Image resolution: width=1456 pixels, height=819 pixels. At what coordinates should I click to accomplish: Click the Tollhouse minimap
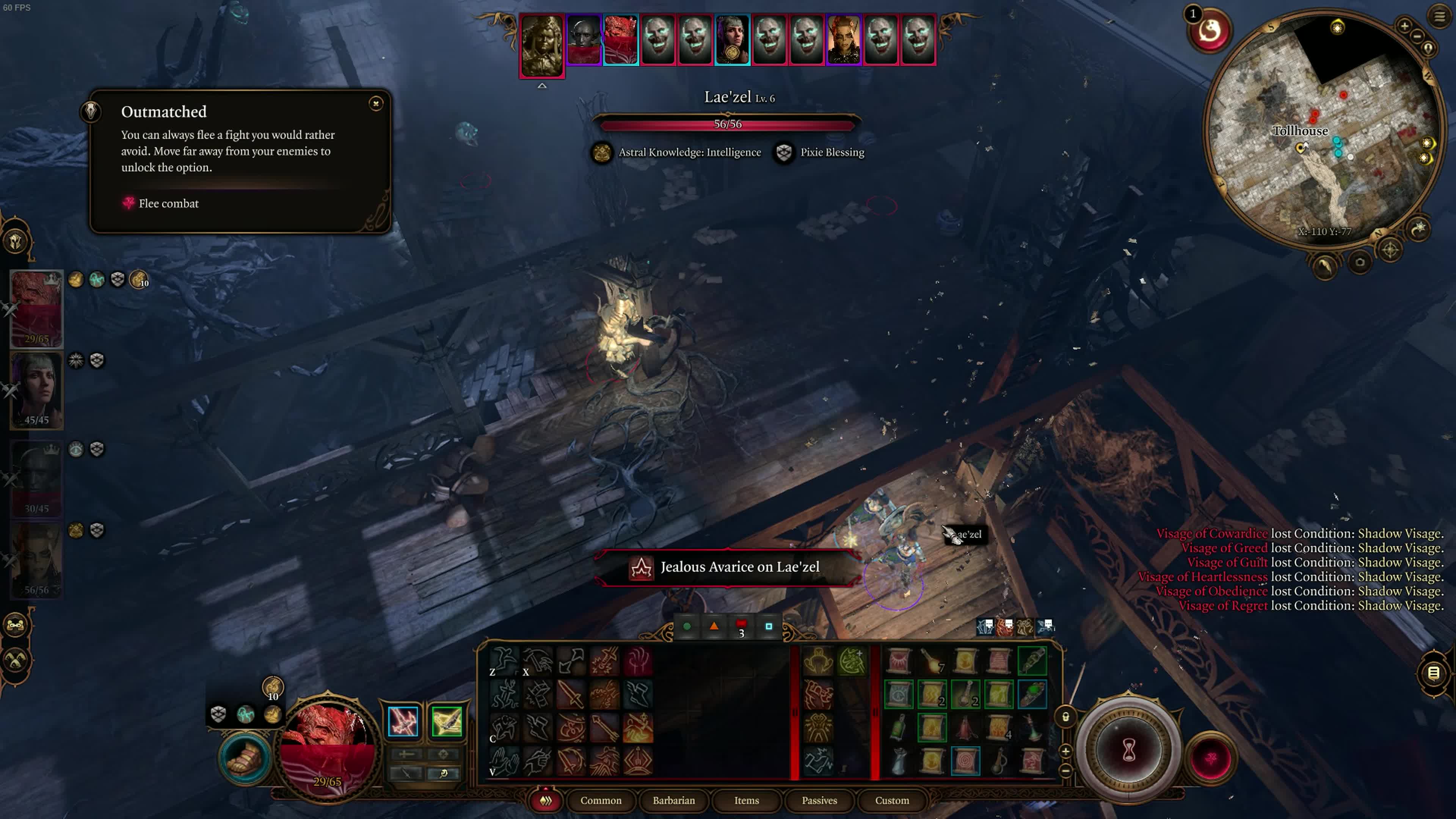point(1323,130)
